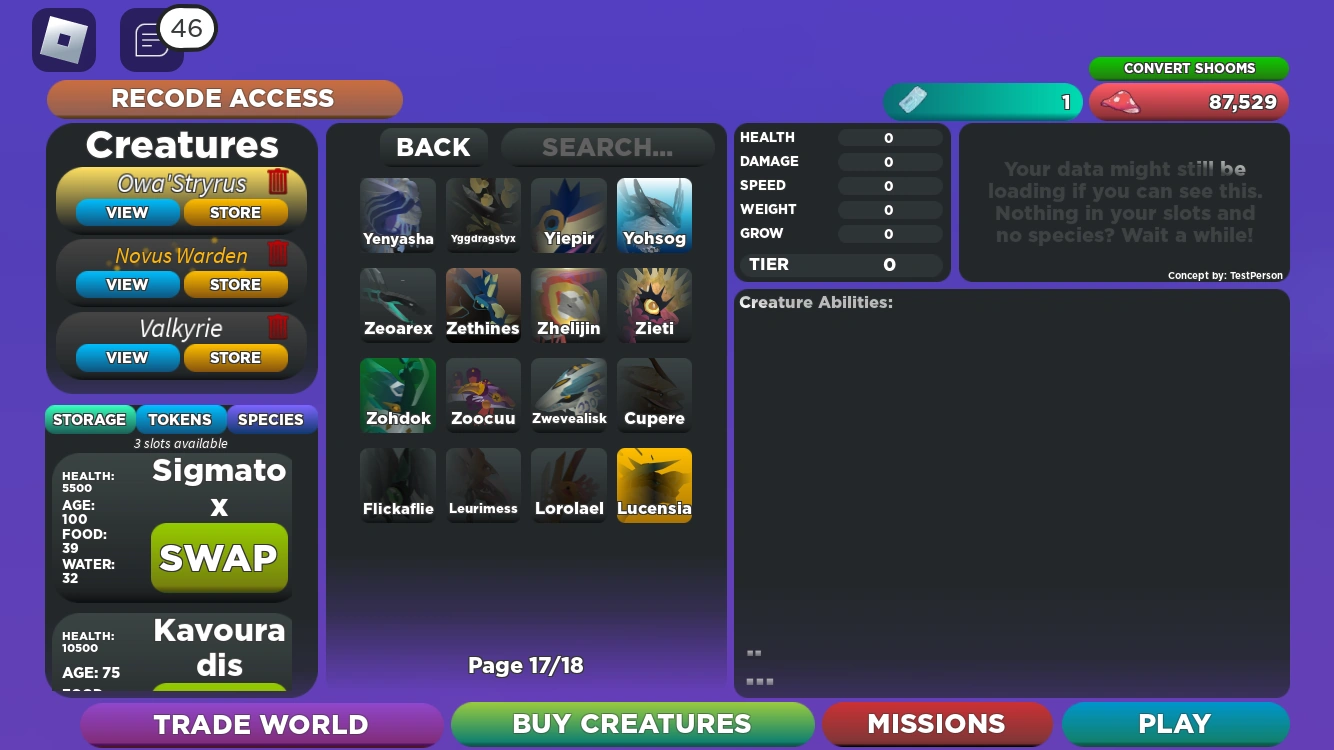
Task: Click VIEW under Owa'Stryrus
Action: [127, 212]
